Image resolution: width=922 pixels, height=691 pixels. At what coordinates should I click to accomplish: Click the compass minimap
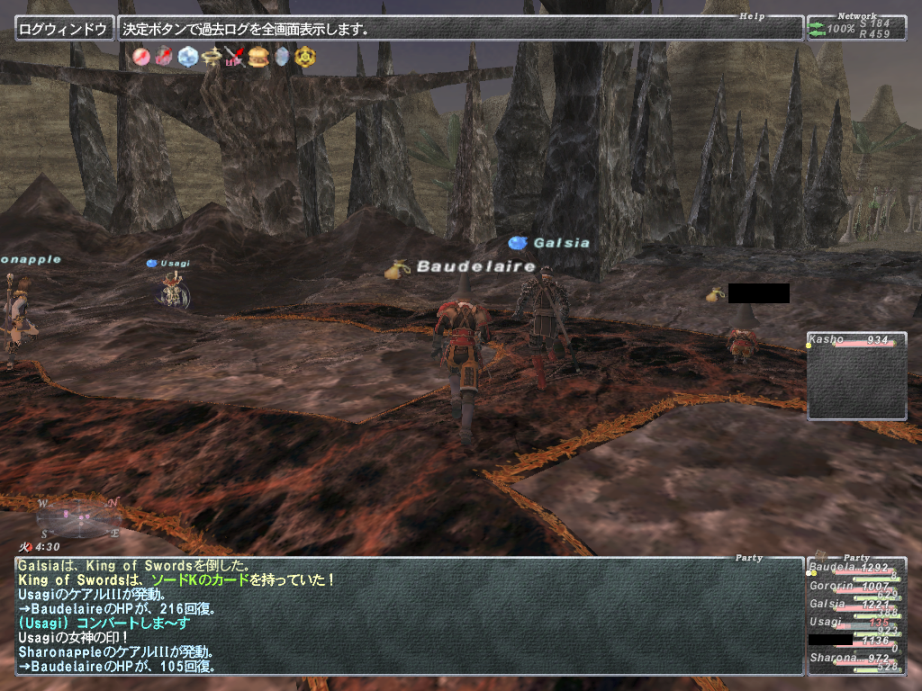point(80,517)
